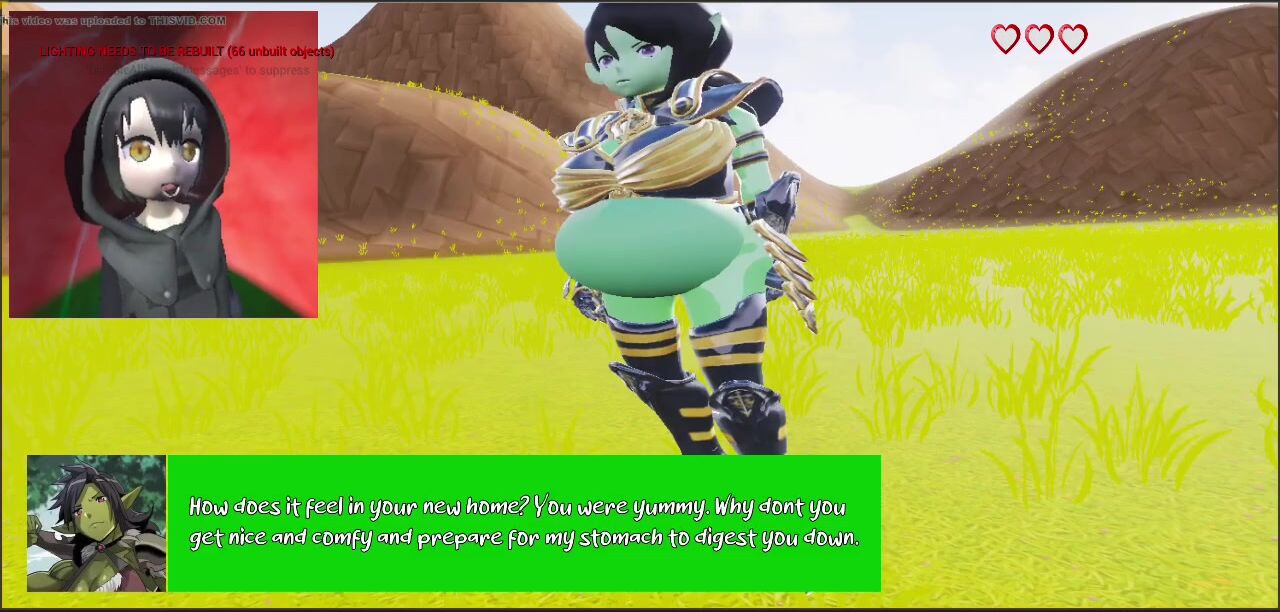
Task: Select the hooded avatar camera overlay
Action: click(x=163, y=166)
